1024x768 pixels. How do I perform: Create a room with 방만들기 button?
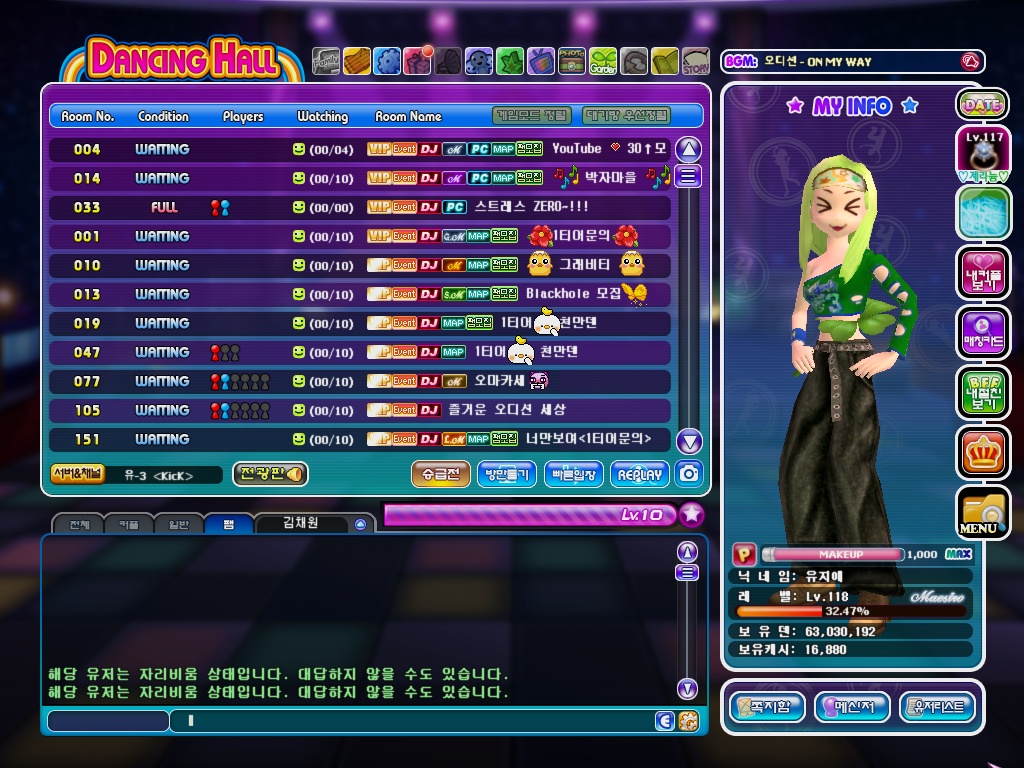pyautogui.click(x=507, y=474)
